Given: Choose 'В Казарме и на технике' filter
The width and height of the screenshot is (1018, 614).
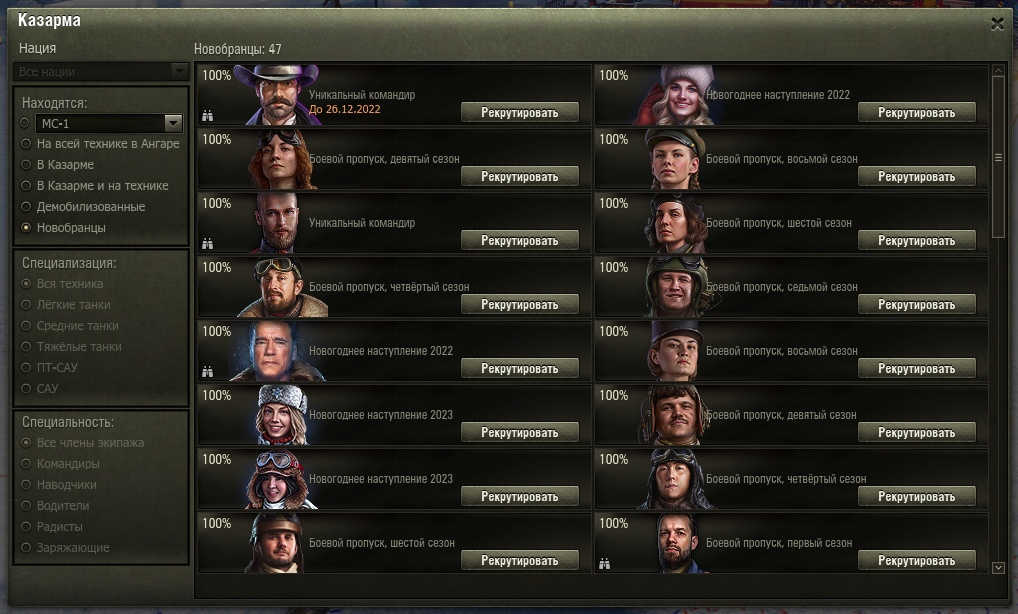Looking at the screenshot, I should pyautogui.click(x=25, y=186).
